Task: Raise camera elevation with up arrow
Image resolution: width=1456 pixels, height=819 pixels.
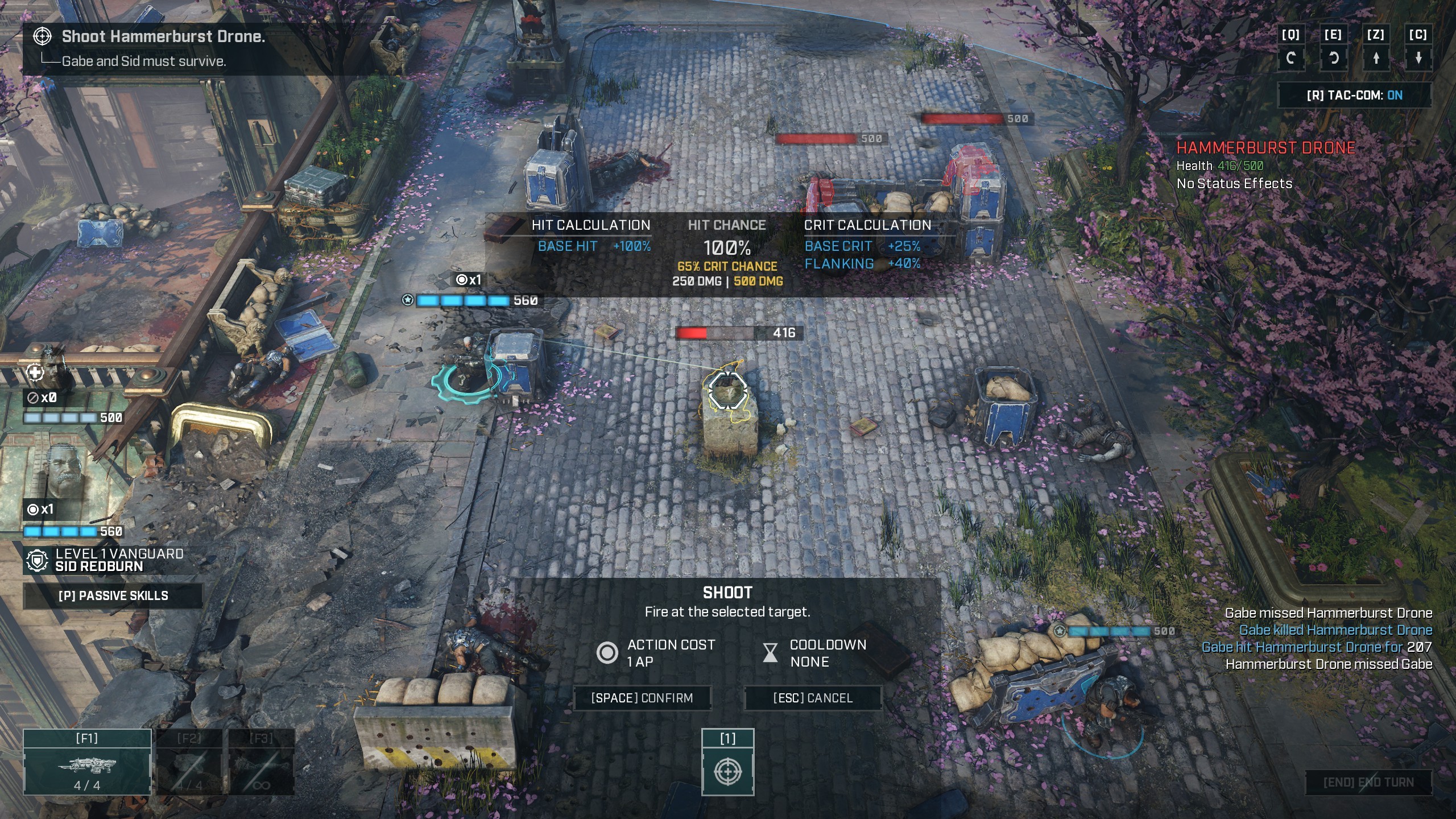Action: 1376,58
